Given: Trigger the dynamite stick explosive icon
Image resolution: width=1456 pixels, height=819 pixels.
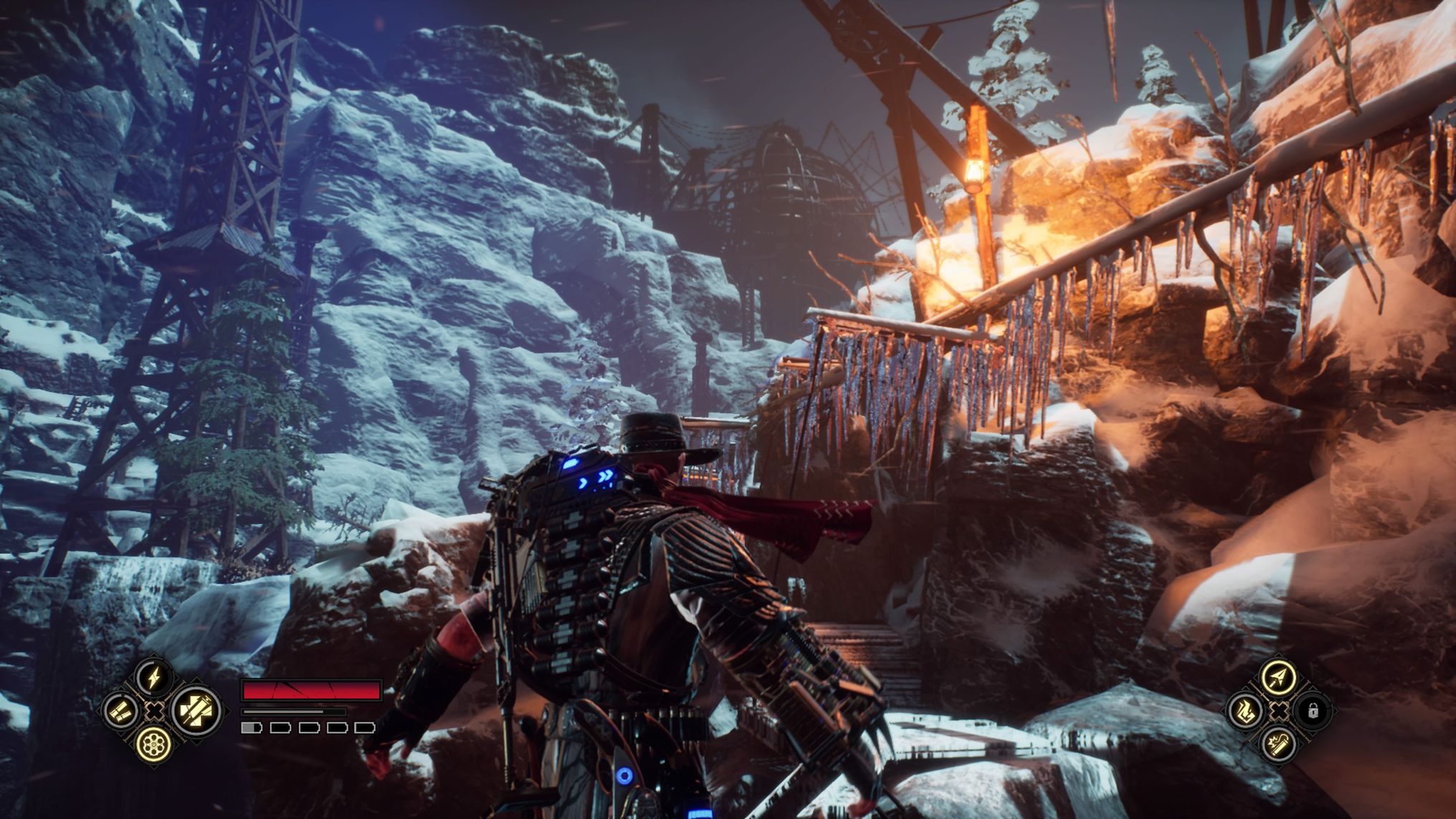Looking at the screenshot, I should tap(1278, 744).
